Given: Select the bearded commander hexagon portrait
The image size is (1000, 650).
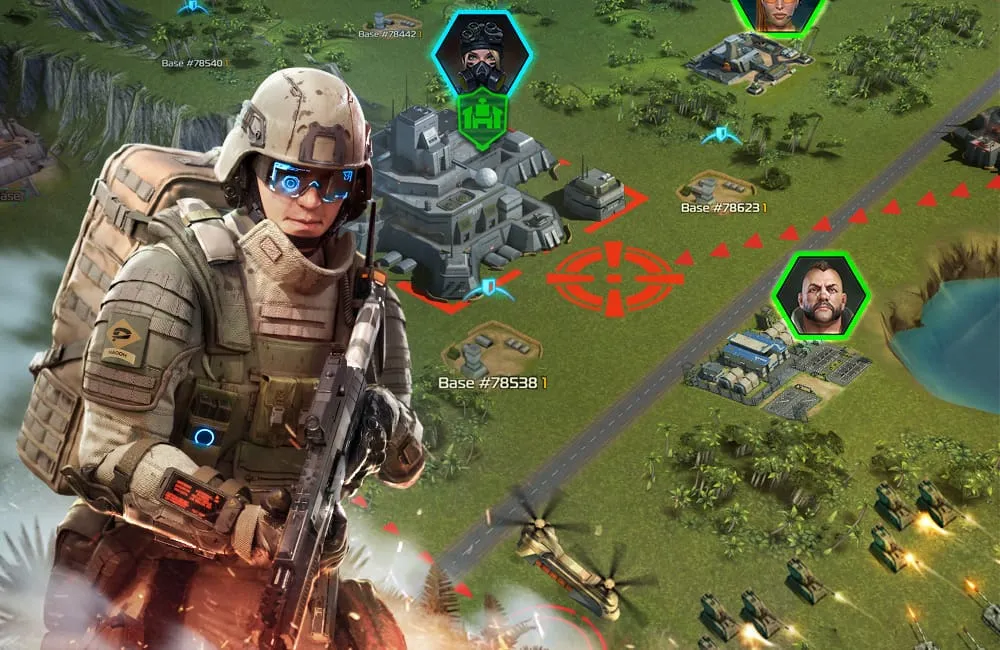Looking at the screenshot, I should (822, 294).
